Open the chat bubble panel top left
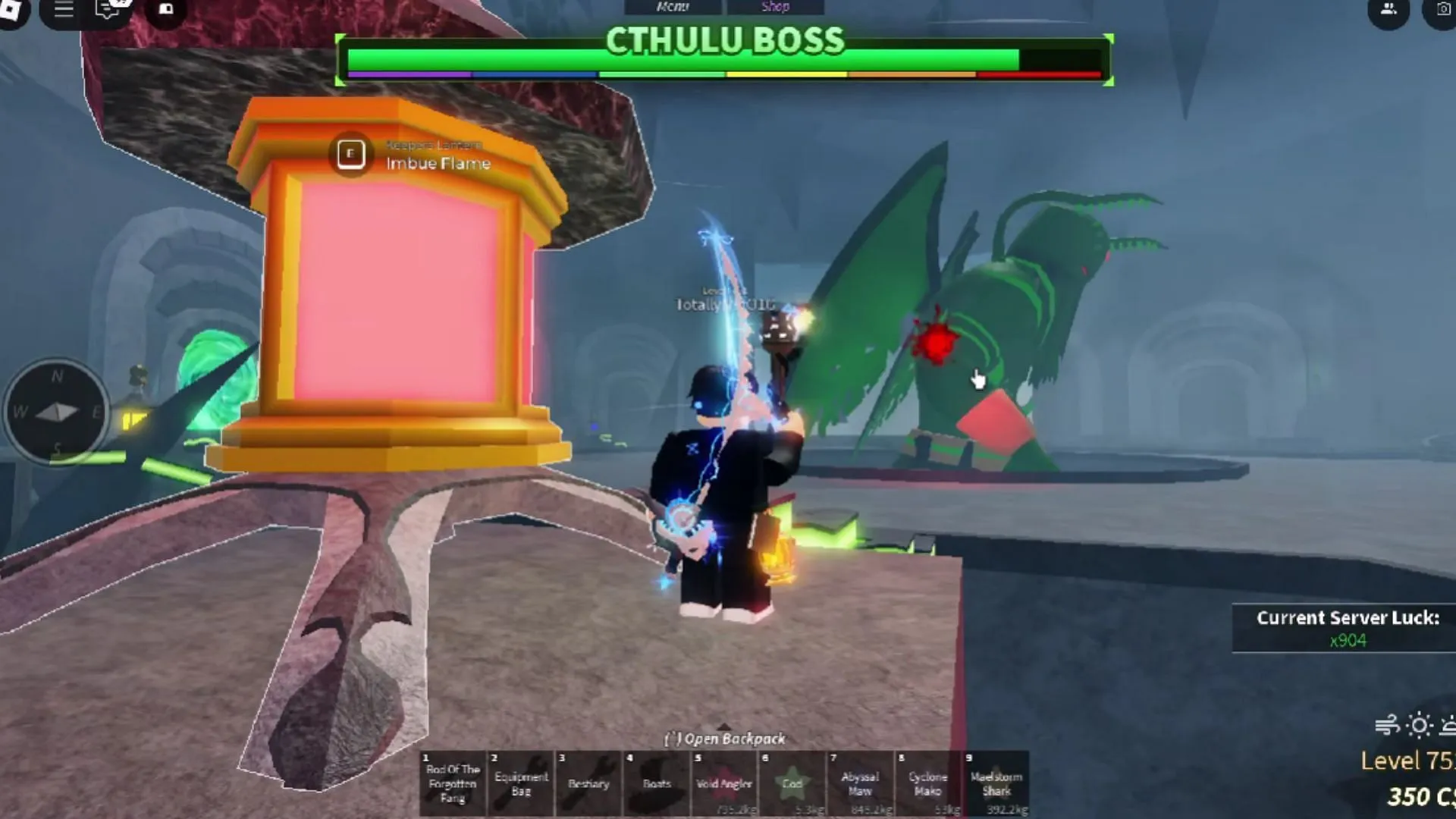This screenshot has height=819, width=1456. click(x=105, y=10)
